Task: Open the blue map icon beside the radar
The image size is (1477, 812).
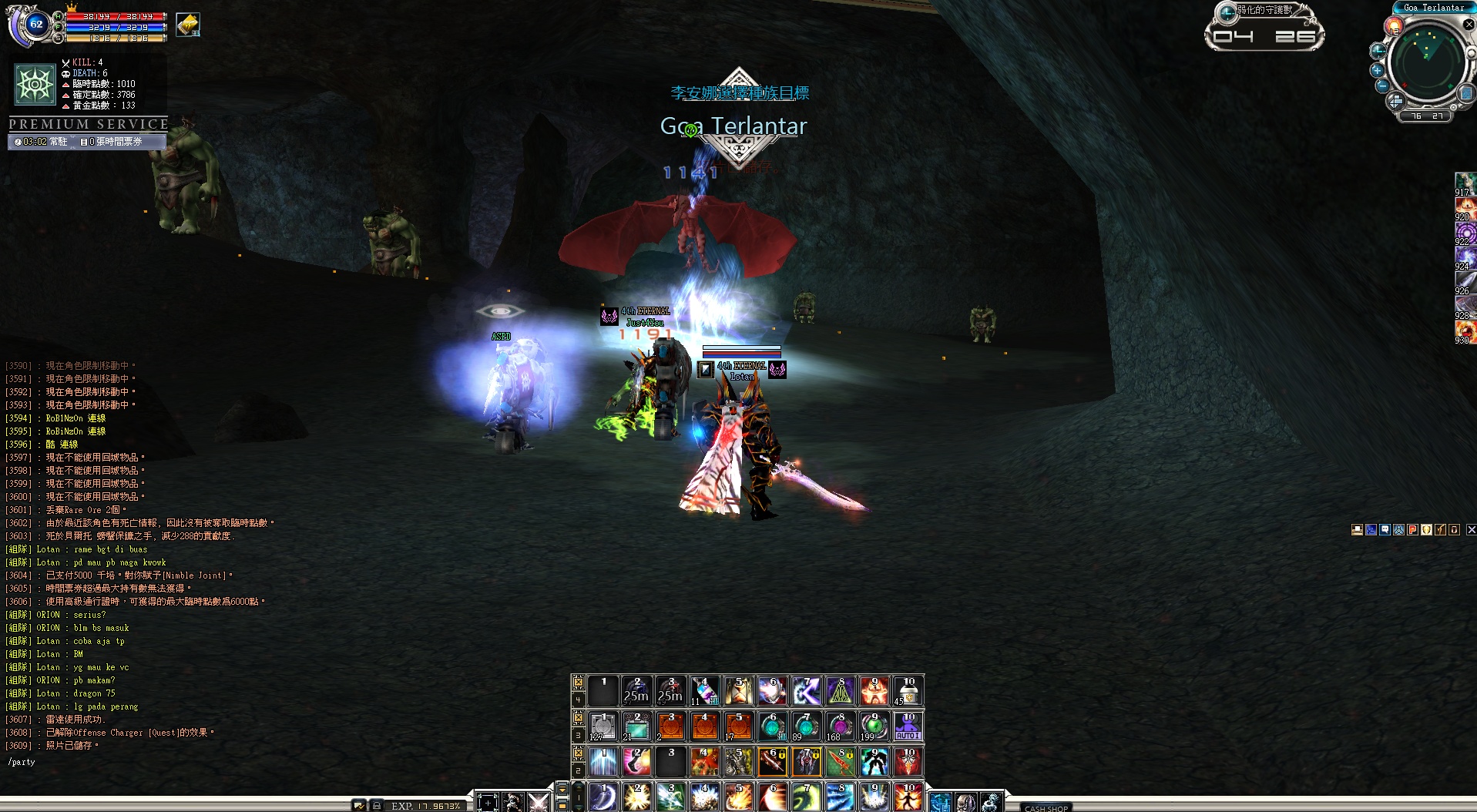Action: (1465, 93)
